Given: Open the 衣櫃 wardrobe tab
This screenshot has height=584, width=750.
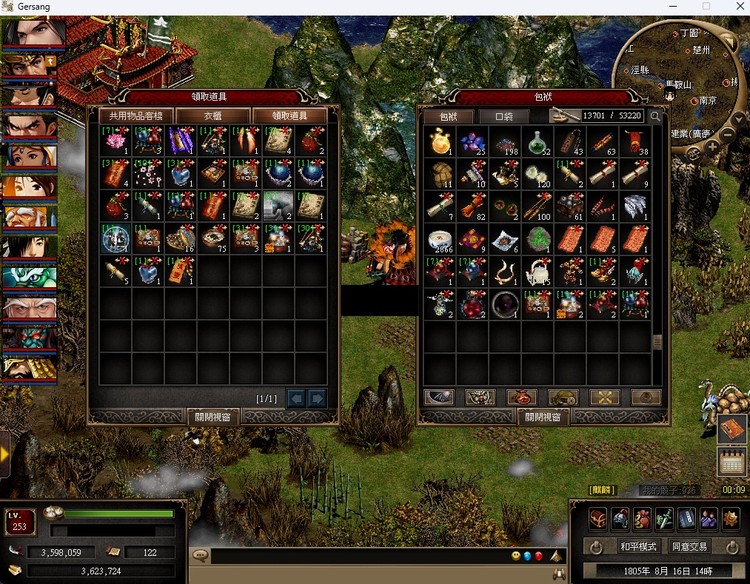Looking at the screenshot, I should pyautogui.click(x=213, y=116).
